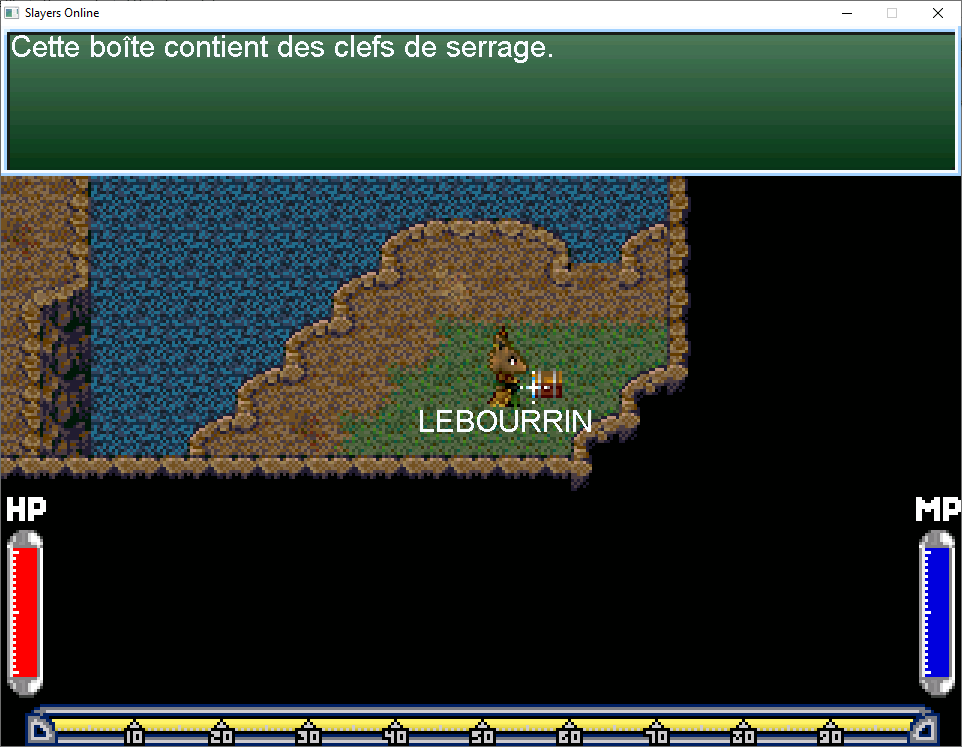The height and width of the screenshot is (747, 962).
Task: Minimize the Slayers Online window
Action: [x=846, y=14]
